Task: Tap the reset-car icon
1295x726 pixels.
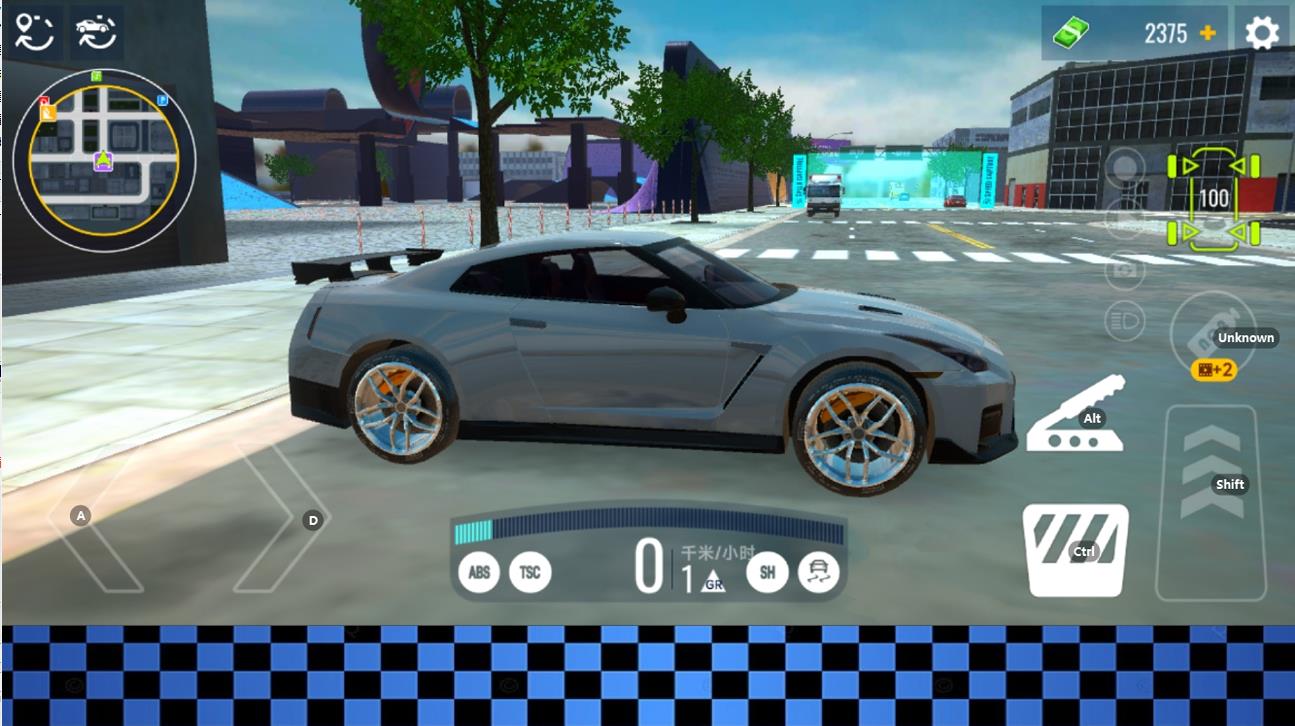Action: (x=96, y=32)
